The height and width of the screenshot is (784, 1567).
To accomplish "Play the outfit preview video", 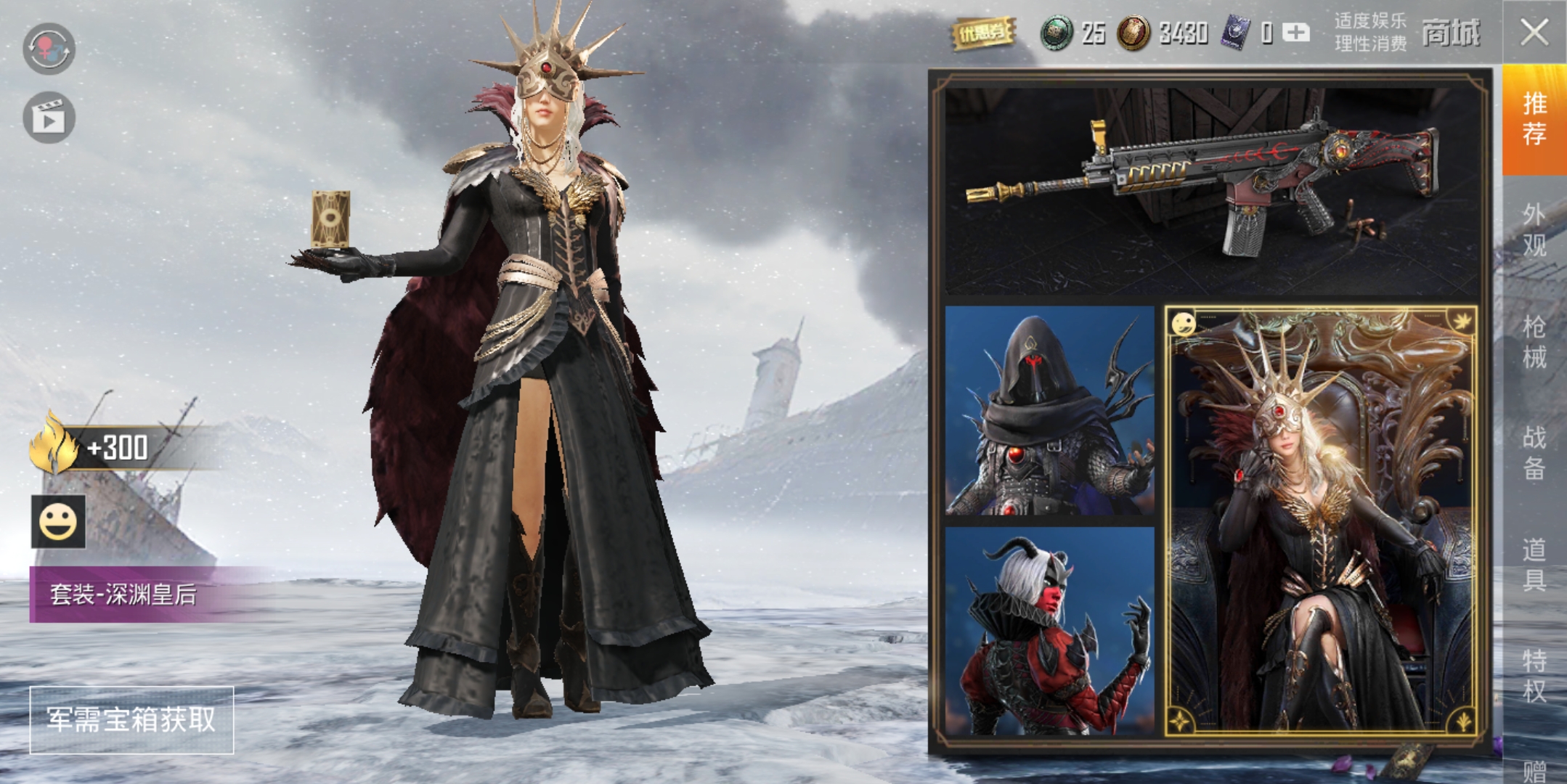I will 49,118.
